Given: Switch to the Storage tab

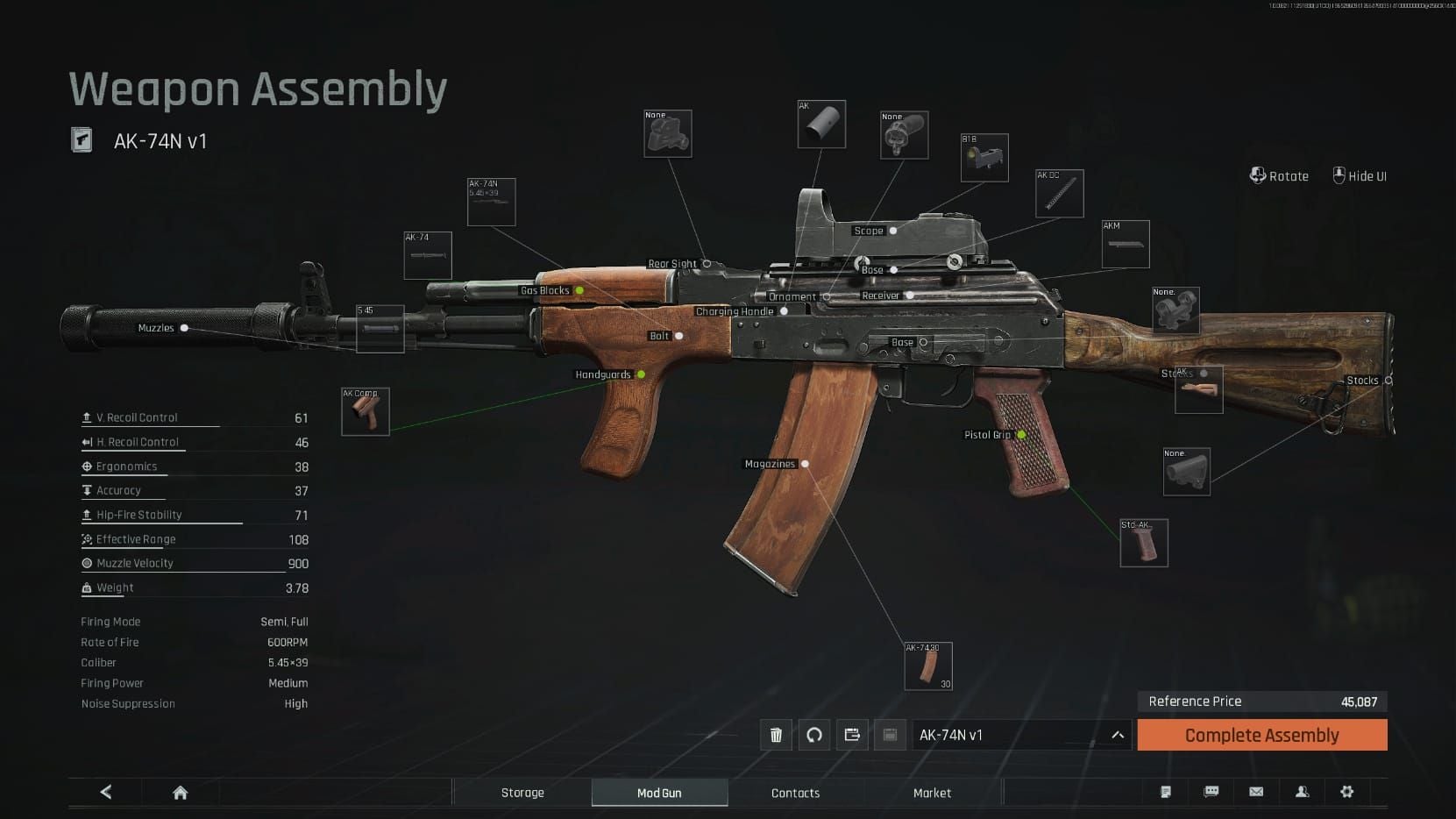Looking at the screenshot, I should [x=522, y=793].
